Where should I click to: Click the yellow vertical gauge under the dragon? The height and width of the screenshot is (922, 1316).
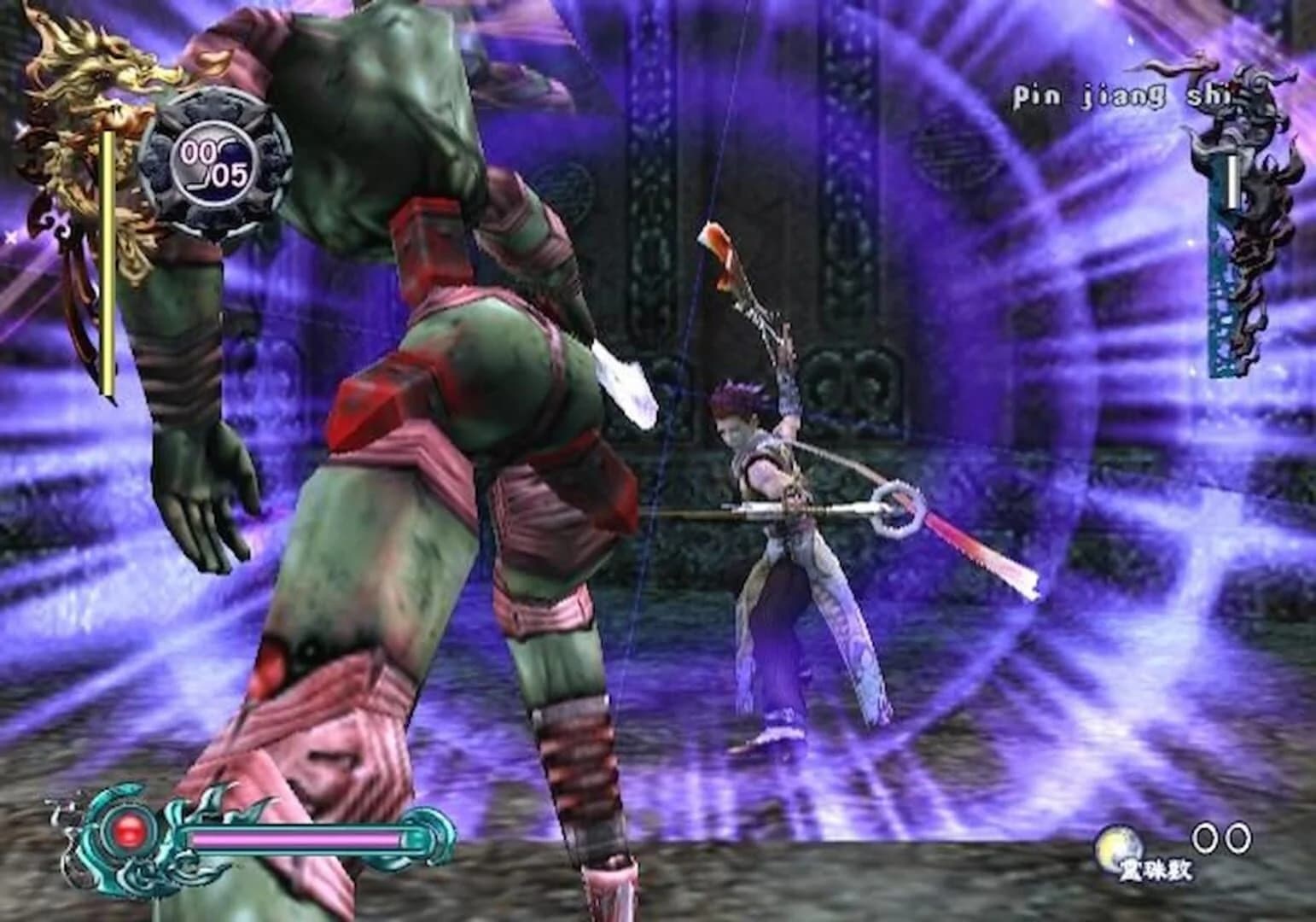(108, 265)
